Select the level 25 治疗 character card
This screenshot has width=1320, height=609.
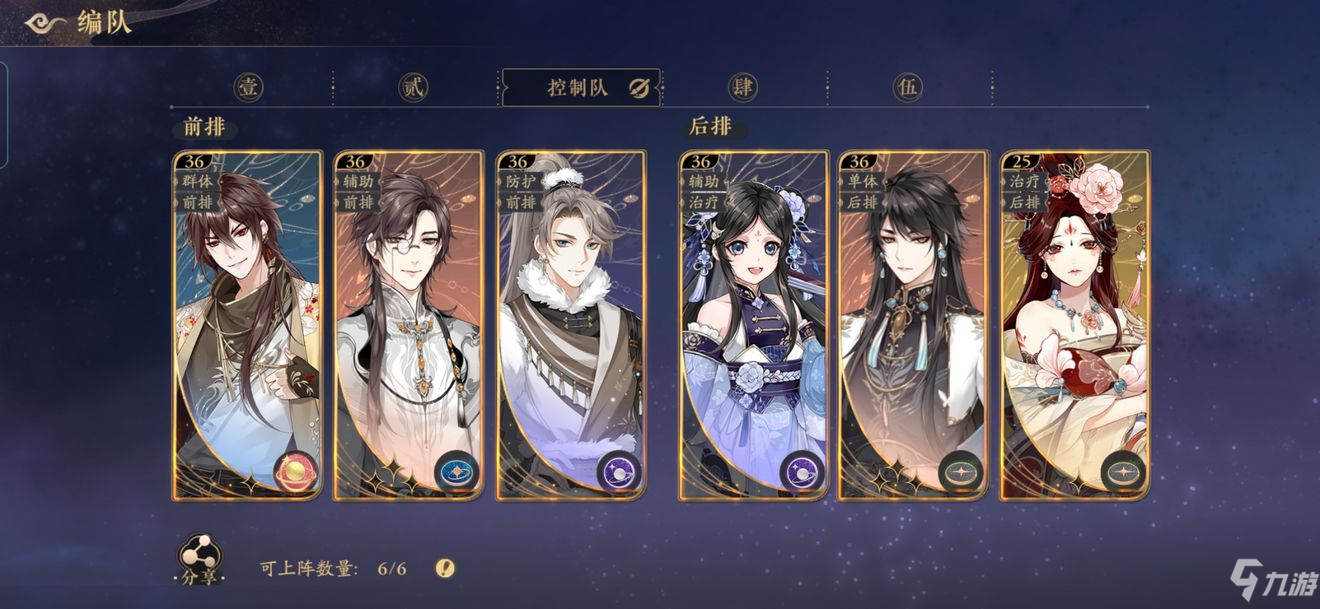1075,325
